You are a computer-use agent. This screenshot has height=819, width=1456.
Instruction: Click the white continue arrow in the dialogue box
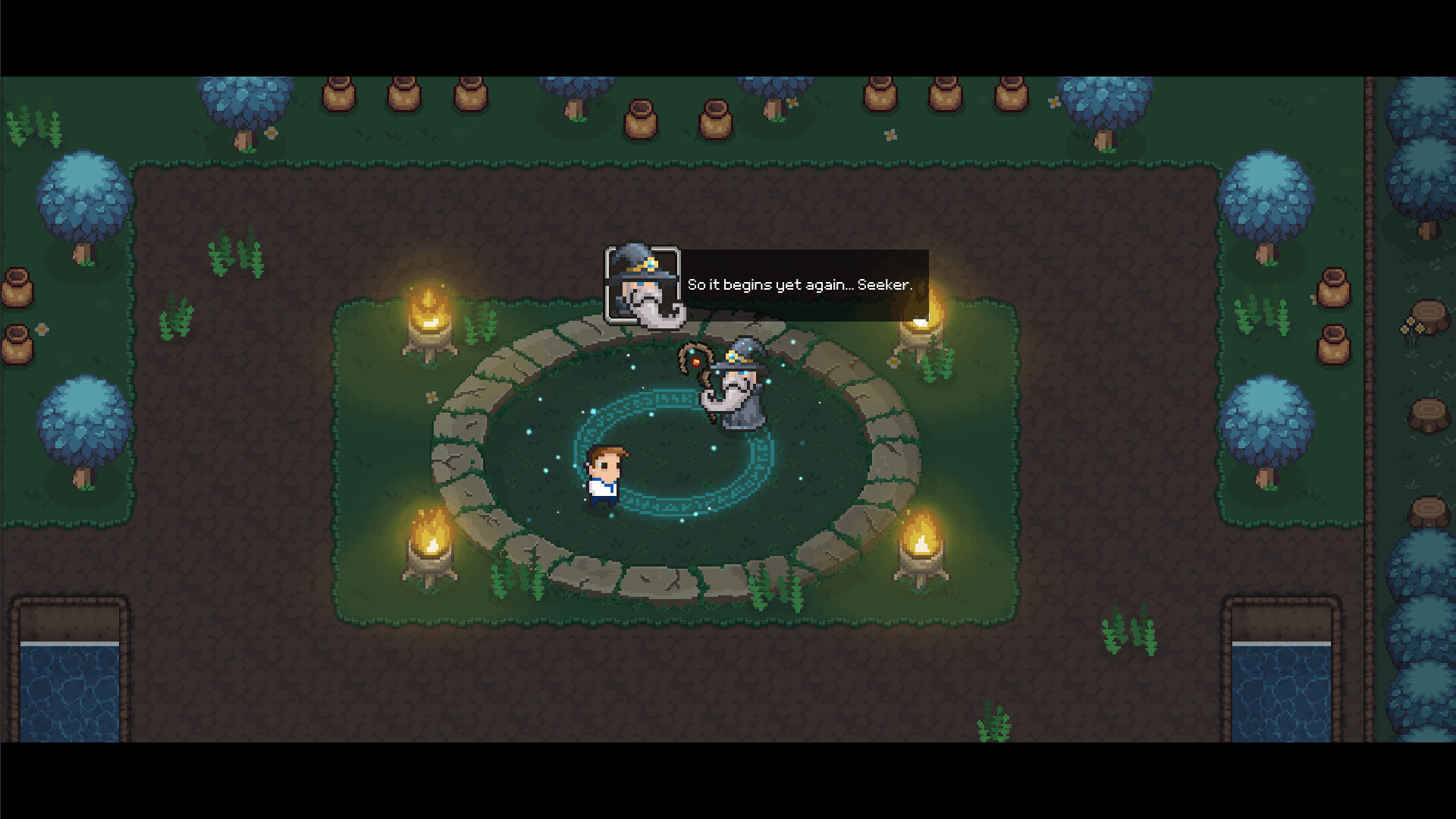pos(920,322)
